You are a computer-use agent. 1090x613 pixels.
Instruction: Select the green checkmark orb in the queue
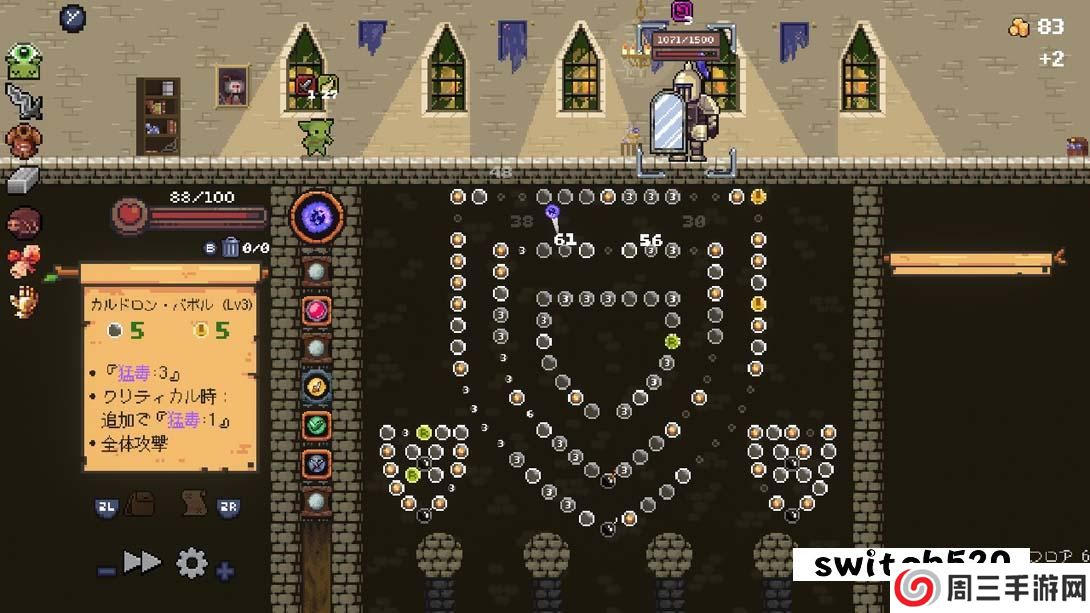[317, 424]
